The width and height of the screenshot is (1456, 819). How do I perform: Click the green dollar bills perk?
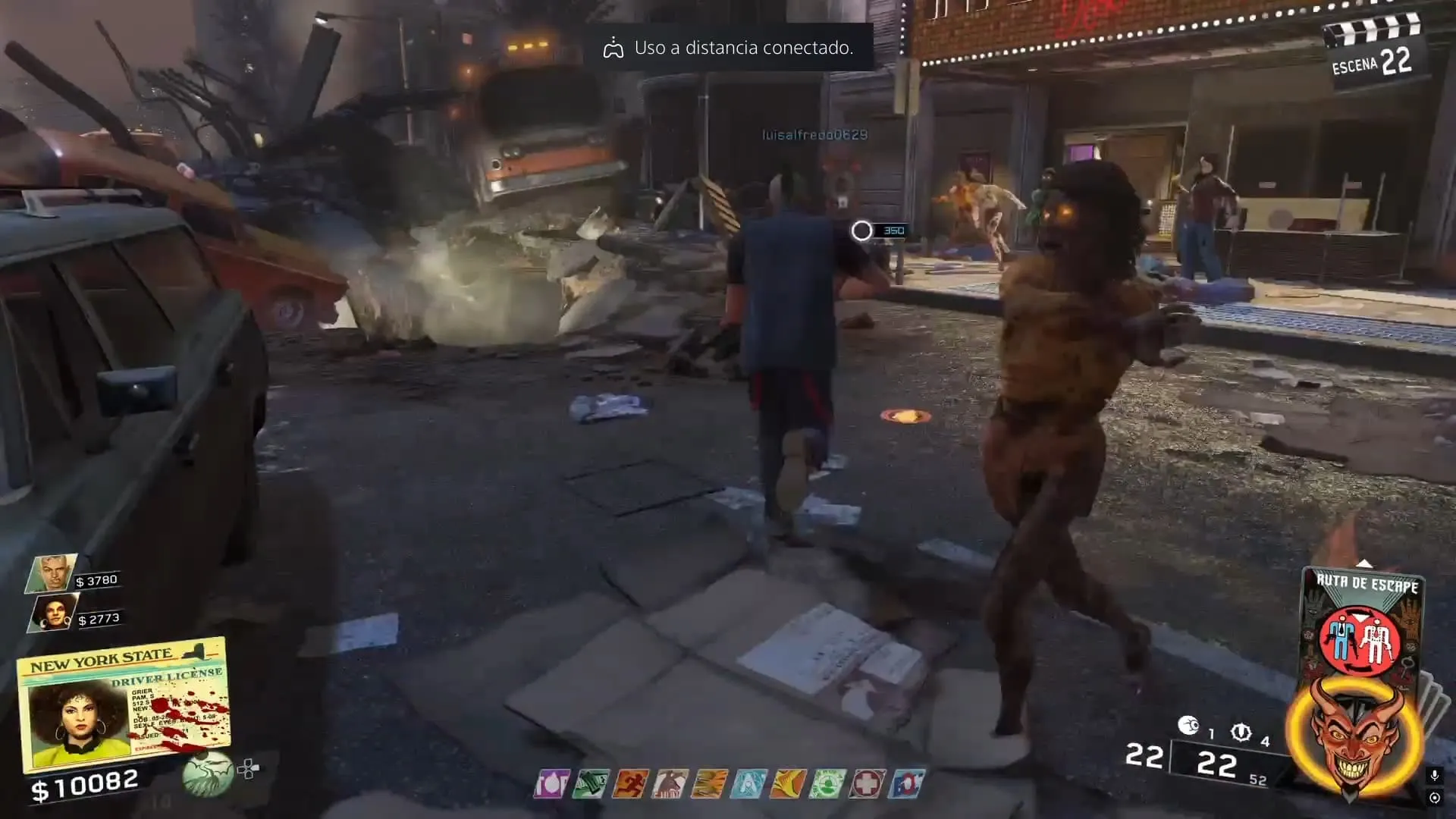[x=591, y=784]
